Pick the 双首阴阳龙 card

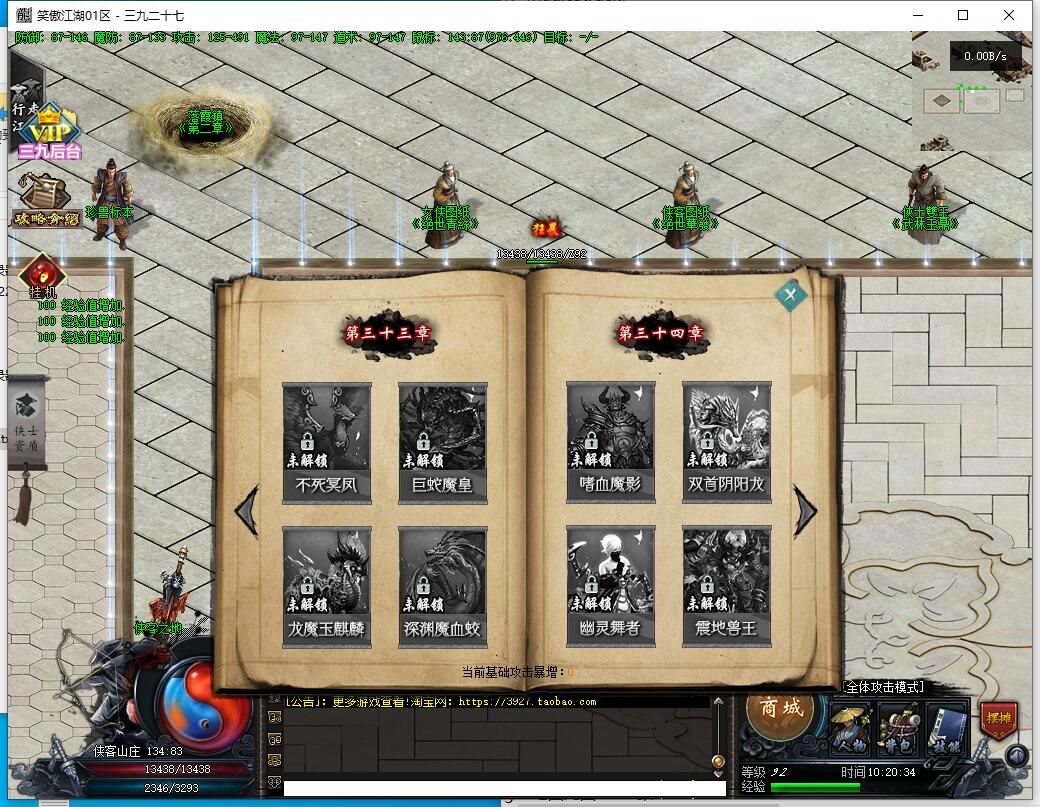click(x=727, y=441)
